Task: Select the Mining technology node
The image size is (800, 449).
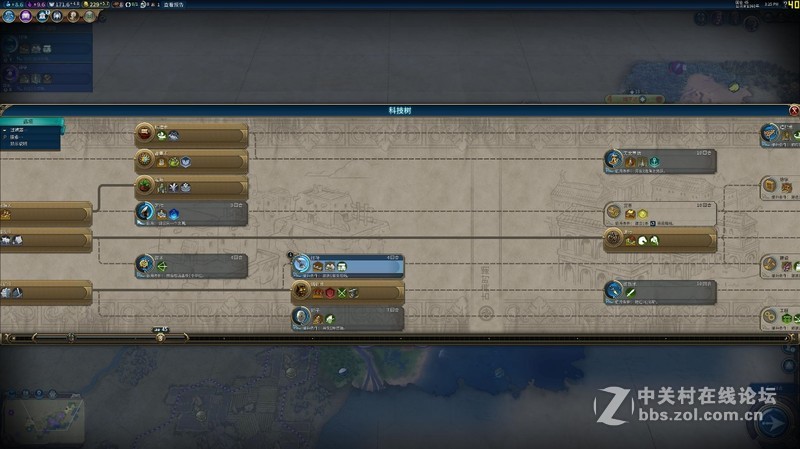Action: click(x=45, y=292)
